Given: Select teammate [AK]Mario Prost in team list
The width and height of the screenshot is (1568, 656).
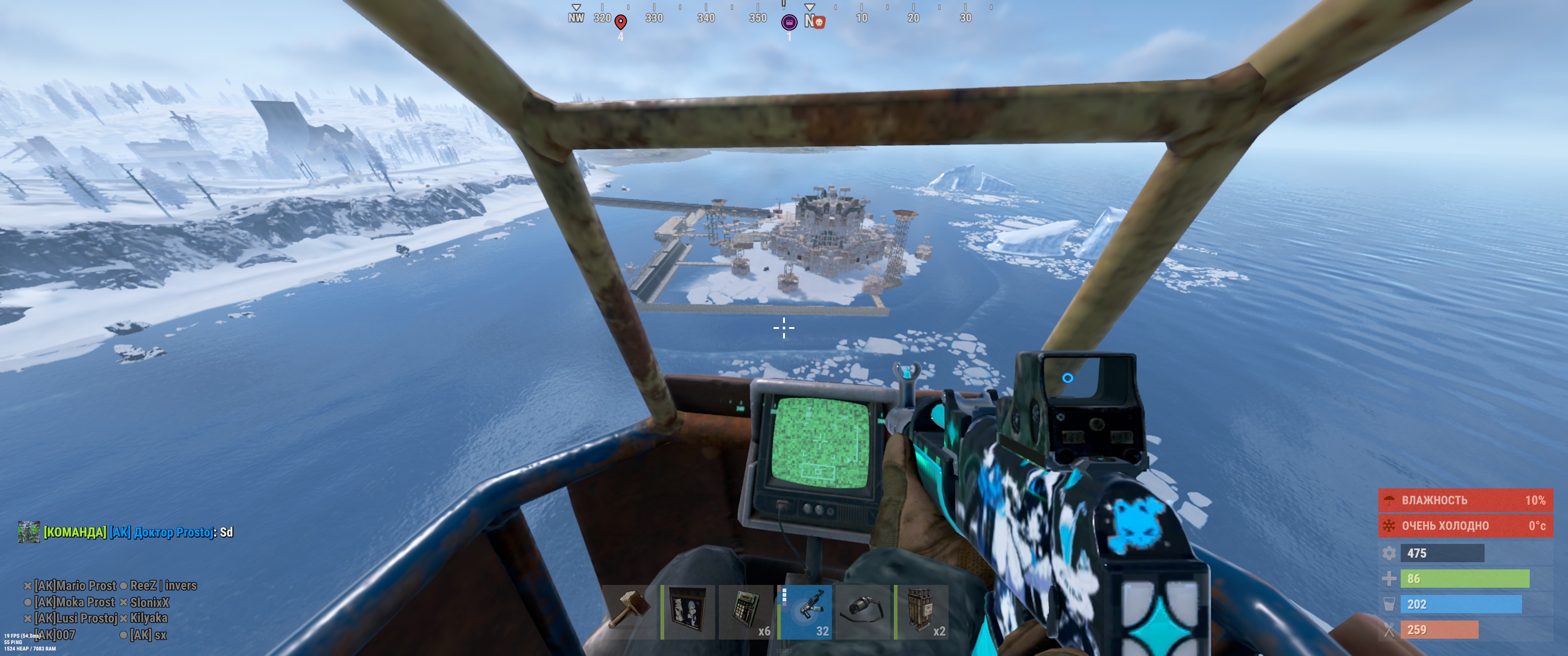Looking at the screenshot, I should coord(75,585).
